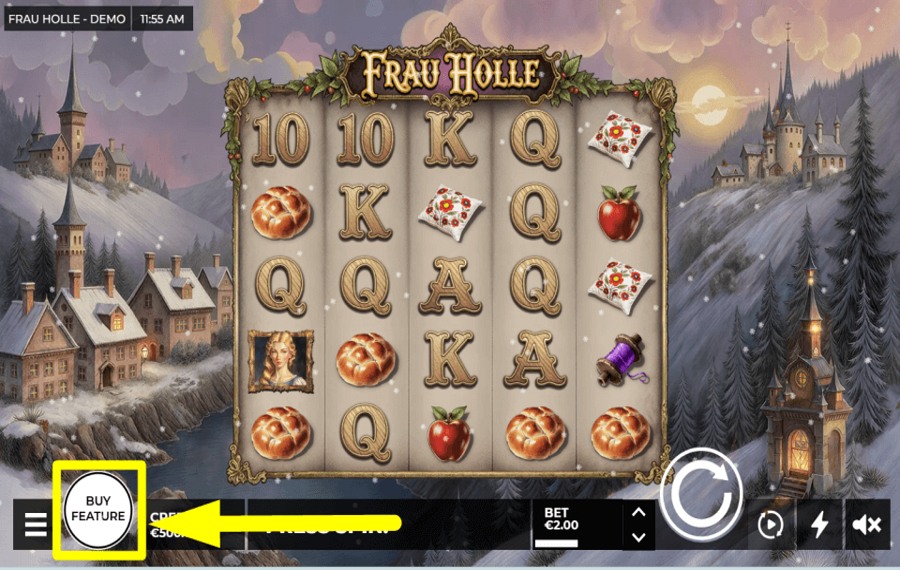The height and width of the screenshot is (570, 900).
Task: Unmute the game sound
Action: pyautogui.click(x=866, y=524)
